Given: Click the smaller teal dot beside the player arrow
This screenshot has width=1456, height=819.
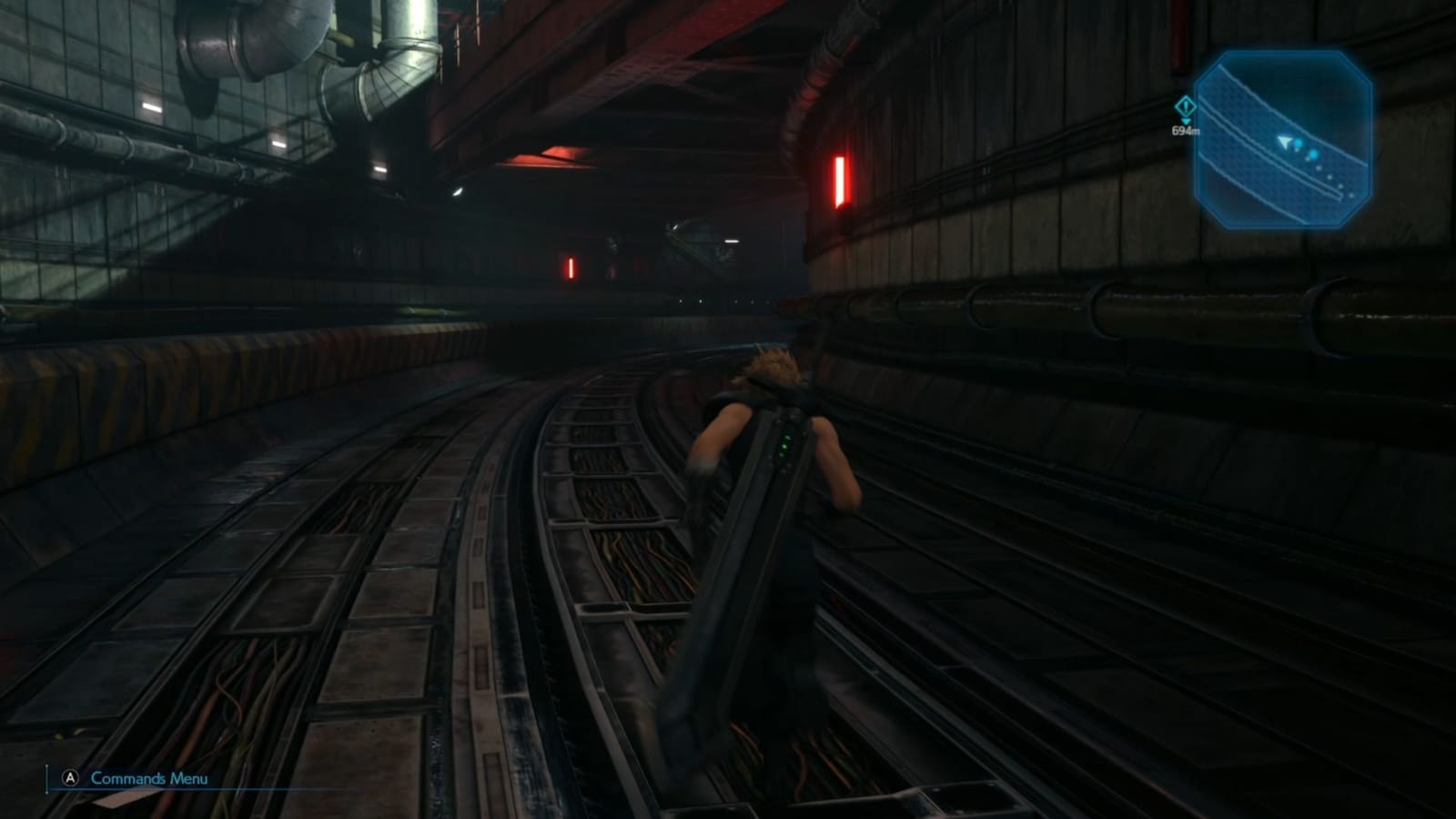Looking at the screenshot, I should 1299,144.
